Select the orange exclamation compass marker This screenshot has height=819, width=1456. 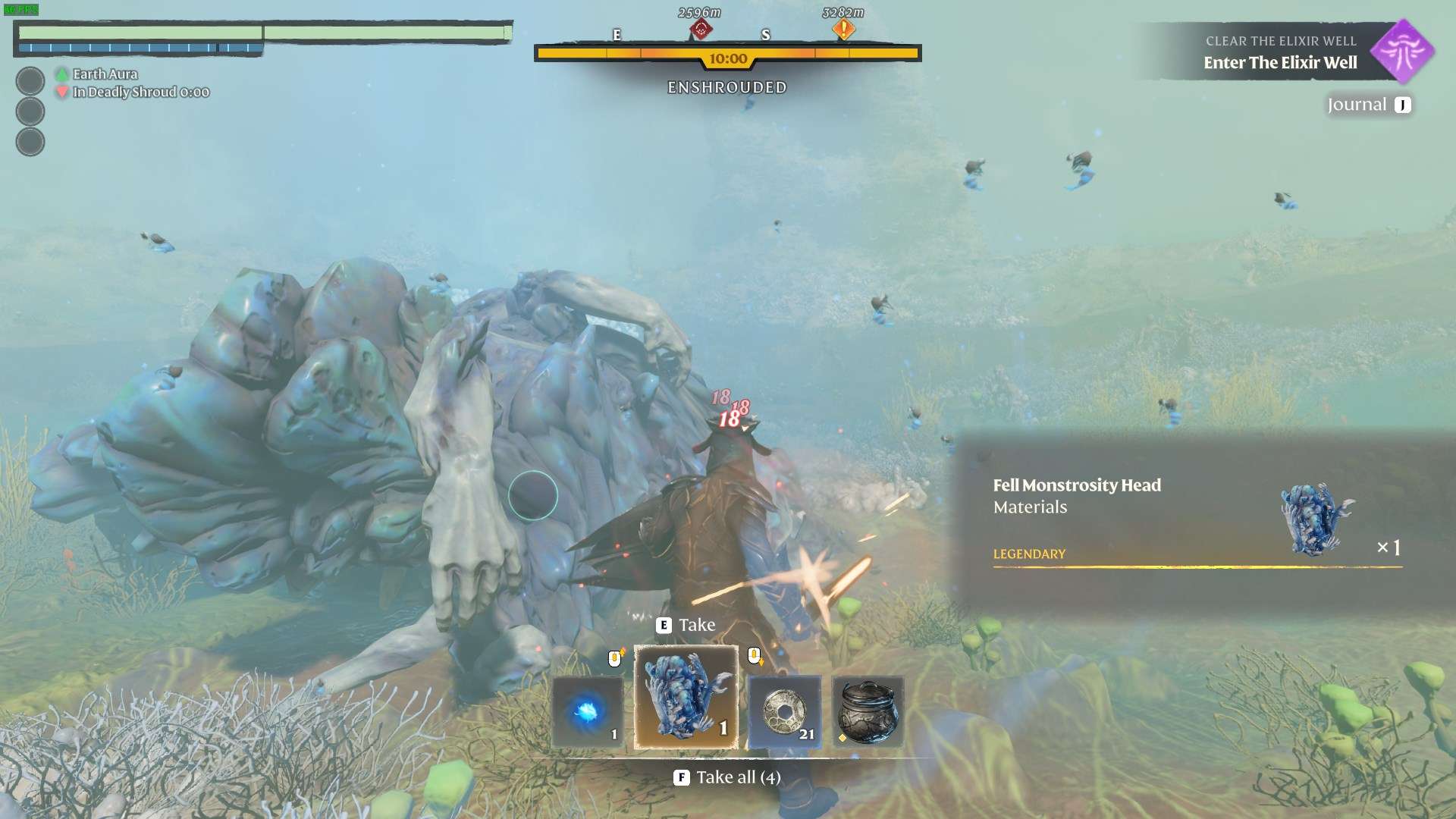coord(843,30)
